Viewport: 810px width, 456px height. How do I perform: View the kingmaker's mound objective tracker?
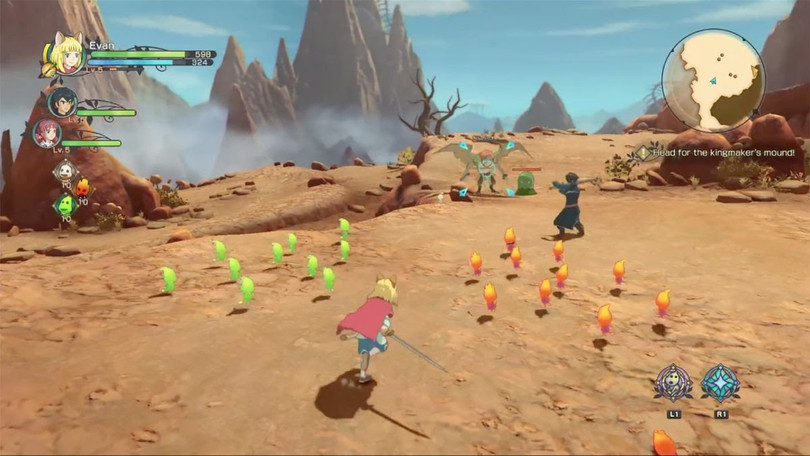(x=718, y=153)
